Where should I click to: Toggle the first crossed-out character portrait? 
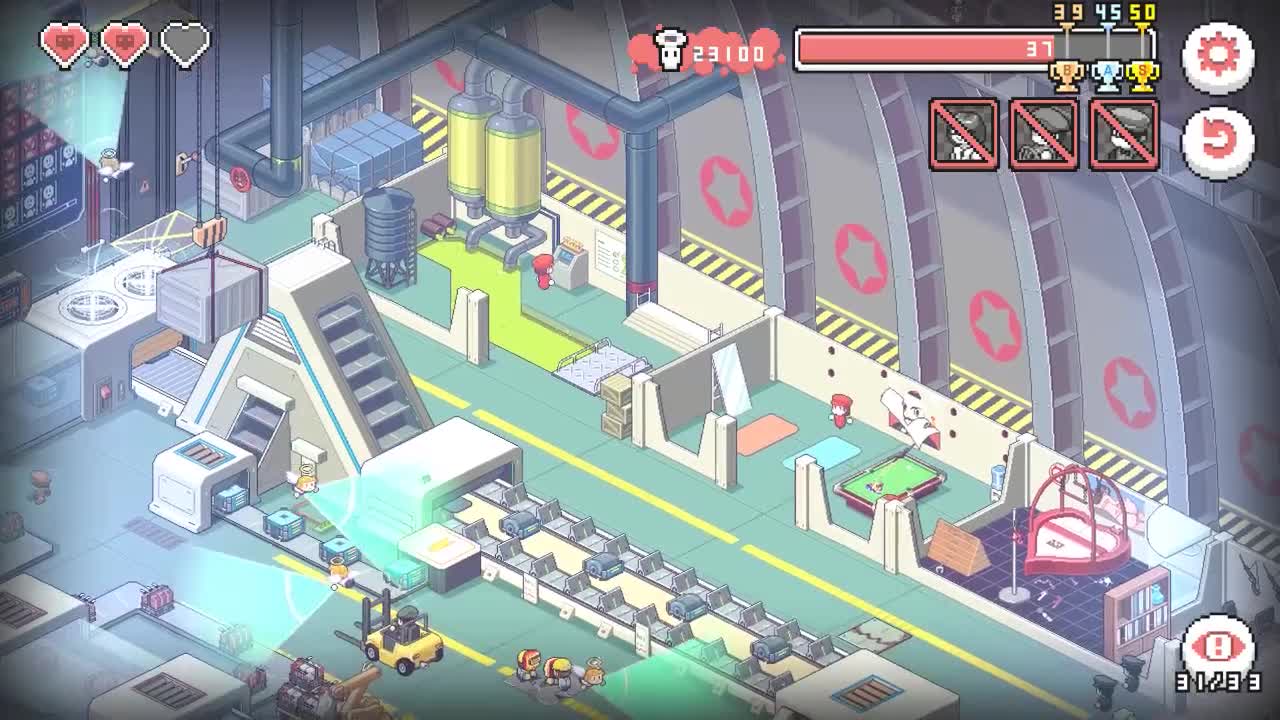pyautogui.click(x=962, y=133)
